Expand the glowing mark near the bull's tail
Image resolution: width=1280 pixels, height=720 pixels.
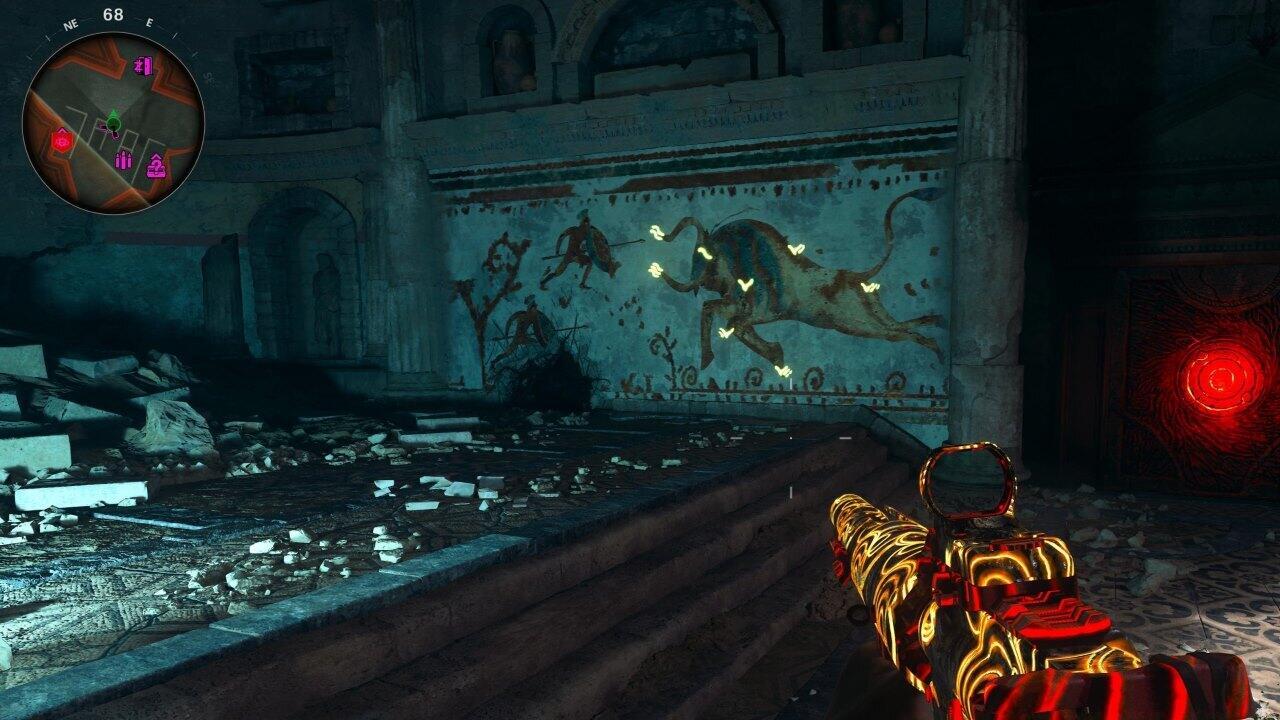[x=869, y=287]
